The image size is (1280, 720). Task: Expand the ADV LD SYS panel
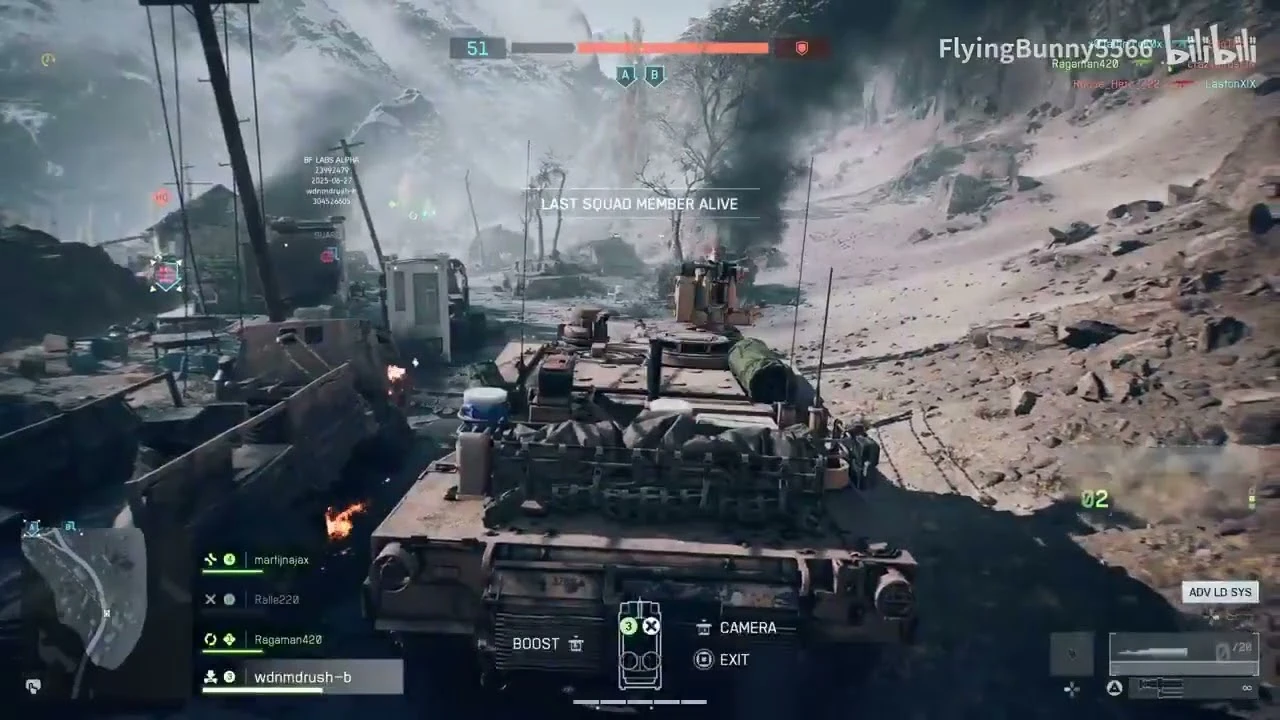point(1221,592)
